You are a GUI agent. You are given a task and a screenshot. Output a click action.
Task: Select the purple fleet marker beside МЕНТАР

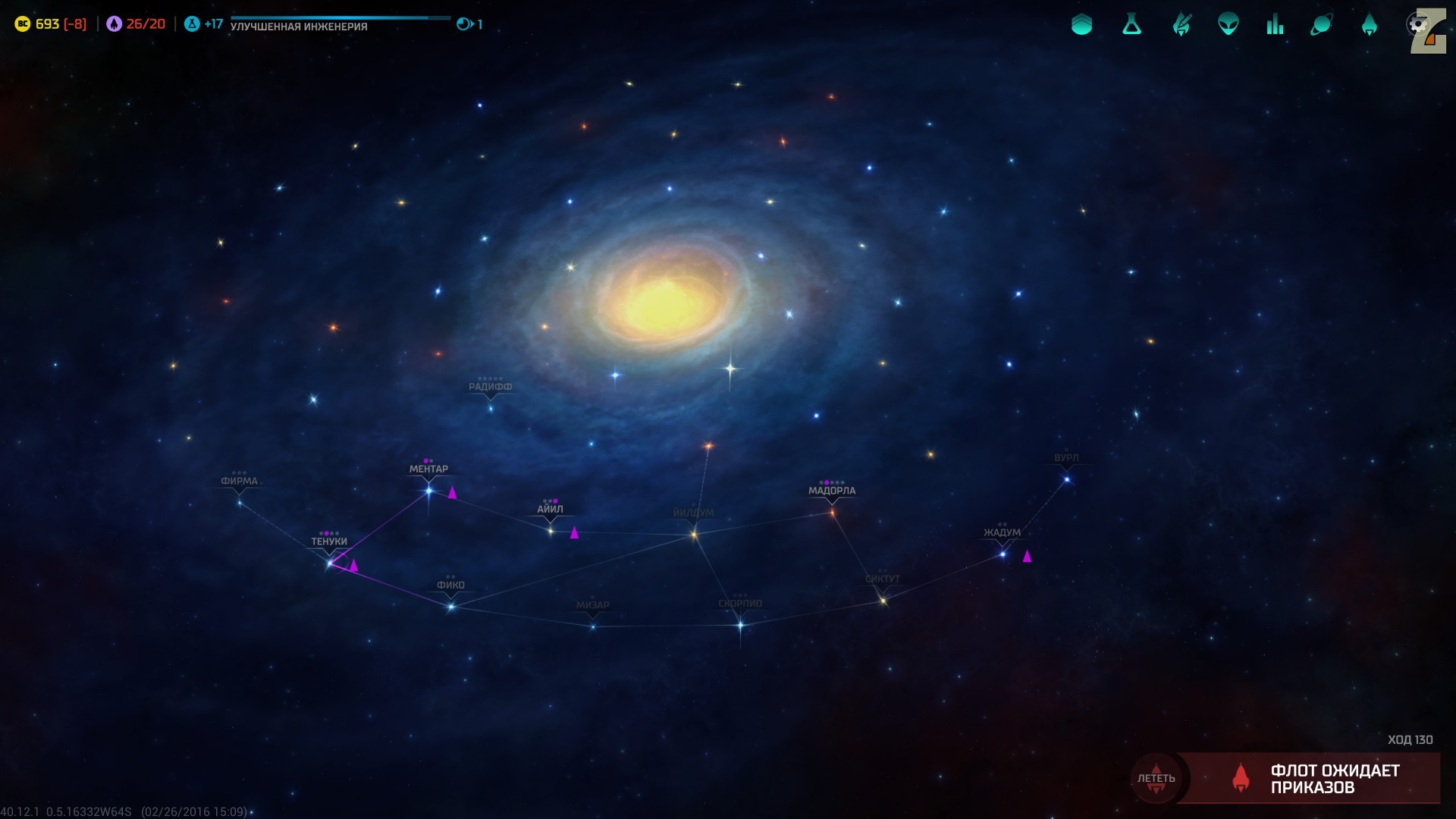point(452,493)
